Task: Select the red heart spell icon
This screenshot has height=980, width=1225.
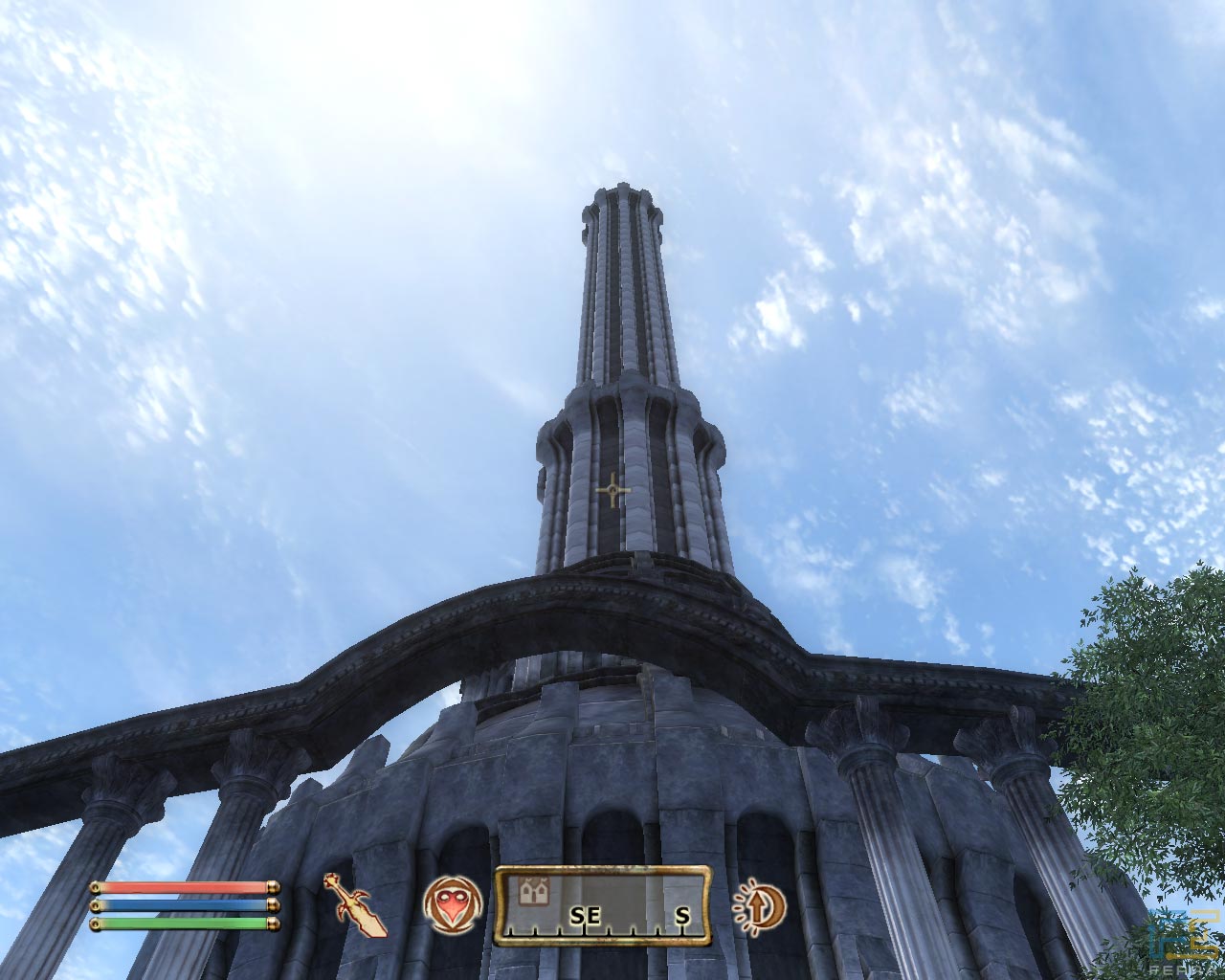Action: pos(452,904)
